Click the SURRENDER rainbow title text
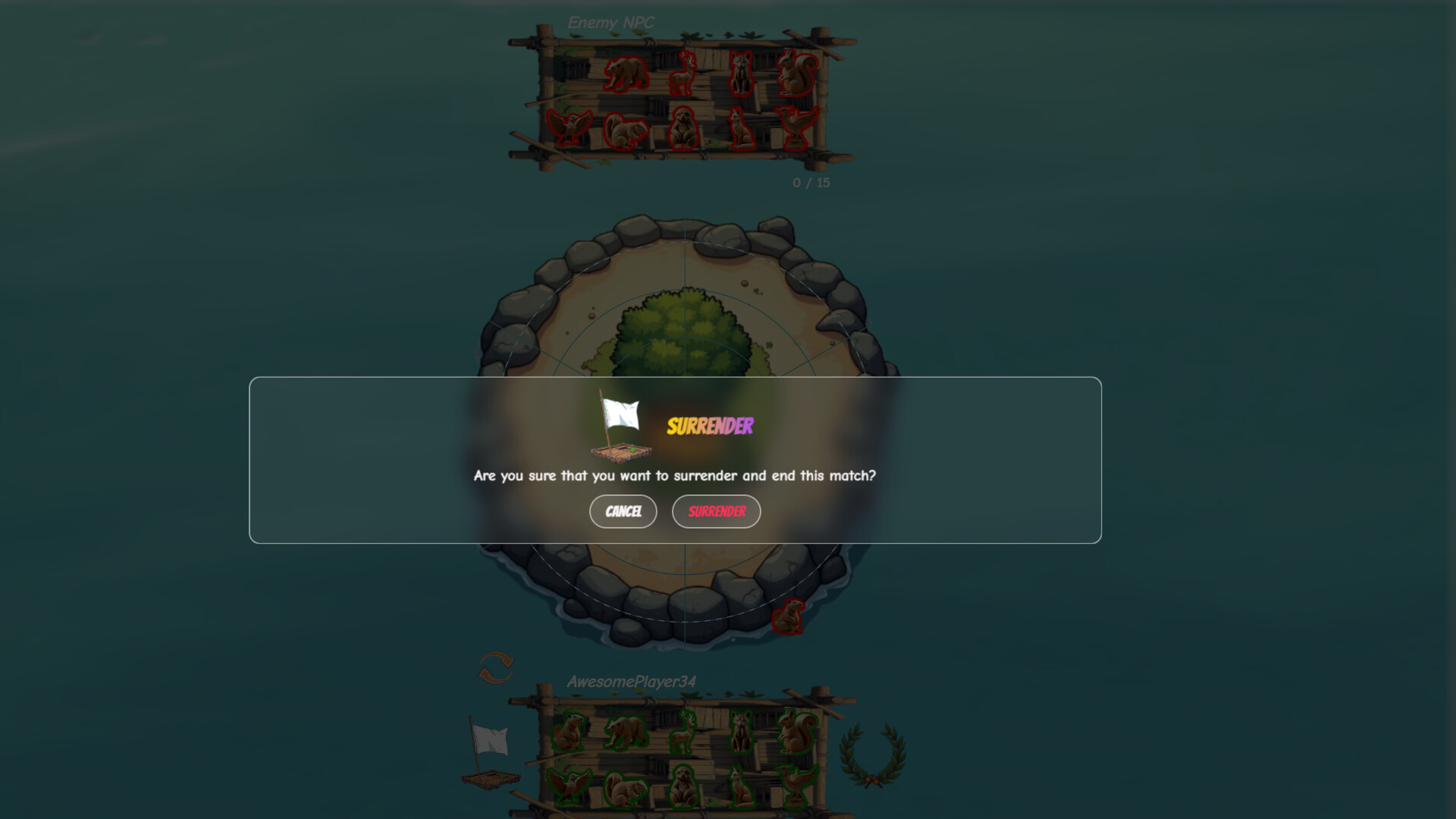Viewport: 1456px width, 819px height. (x=710, y=425)
